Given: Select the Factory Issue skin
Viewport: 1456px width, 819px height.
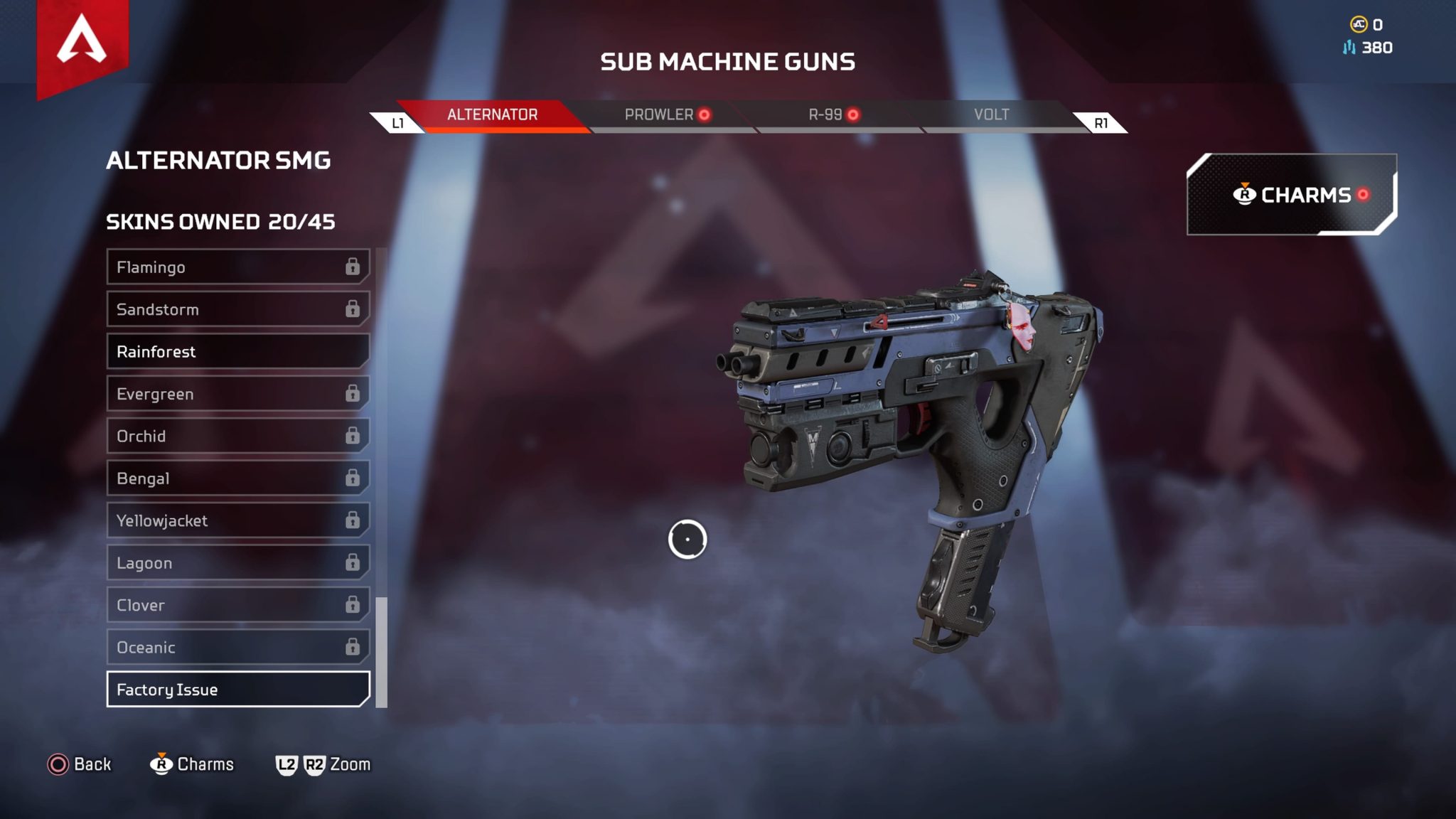Looking at the screenshot, I should (x=237, y=690).
